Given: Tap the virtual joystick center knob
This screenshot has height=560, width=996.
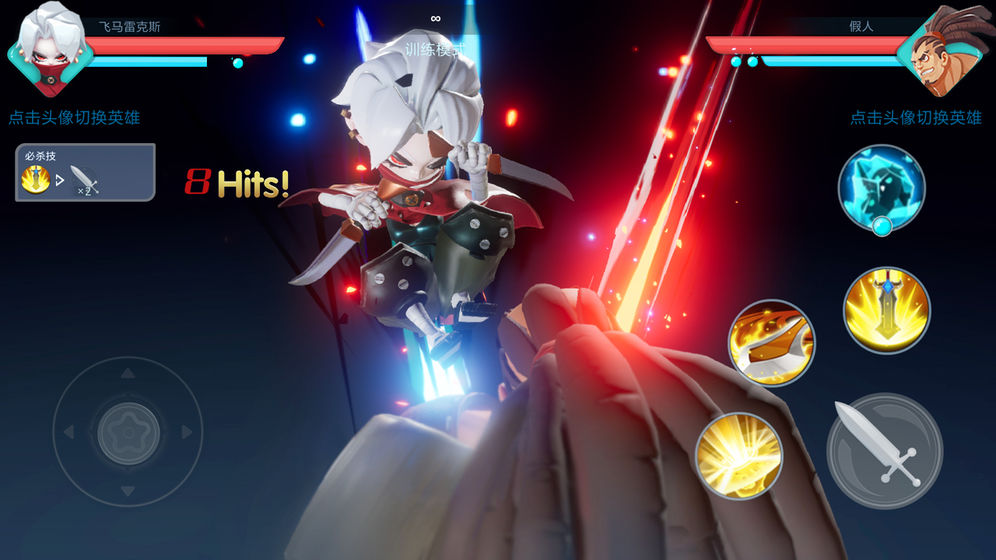Looking at the screenshot, I should tap(128, 432).
